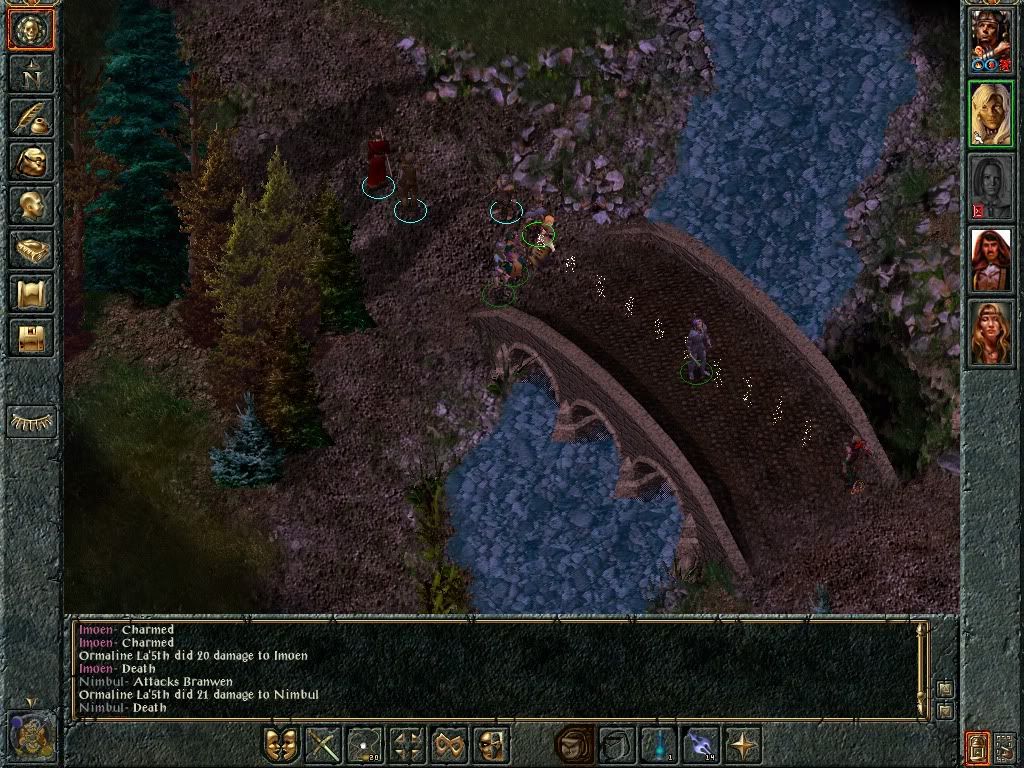Rest the party with the closed-eye button
This screenshot has width=1024, height=768.
(31, 422)
